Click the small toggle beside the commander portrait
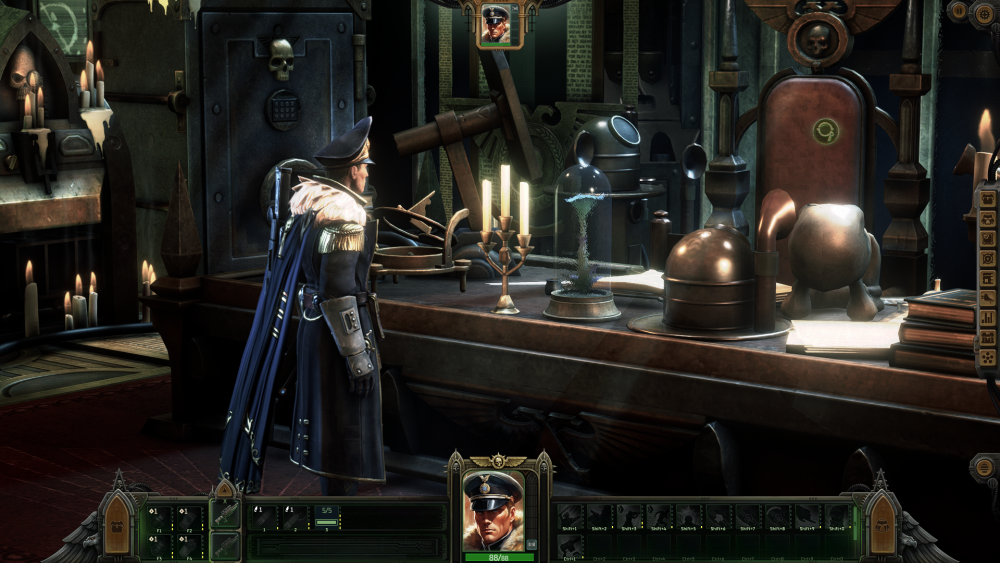The width and height of the screenshot is (1000, 563). point(531,544)
